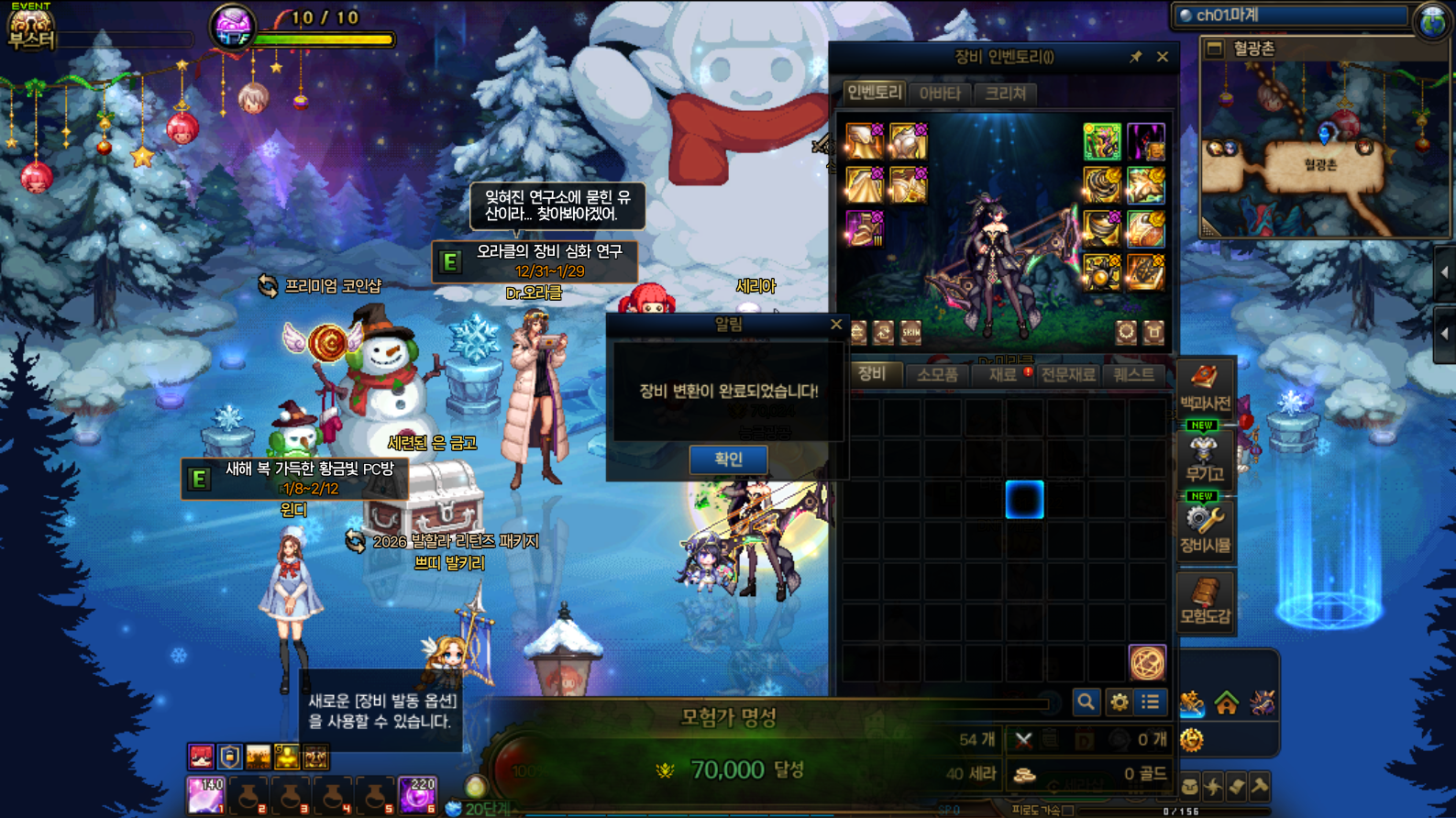Screen dimensions: 1456x818
Task: Open the 오라클의 장비 심화 연구 event
Action: (535, 261)
